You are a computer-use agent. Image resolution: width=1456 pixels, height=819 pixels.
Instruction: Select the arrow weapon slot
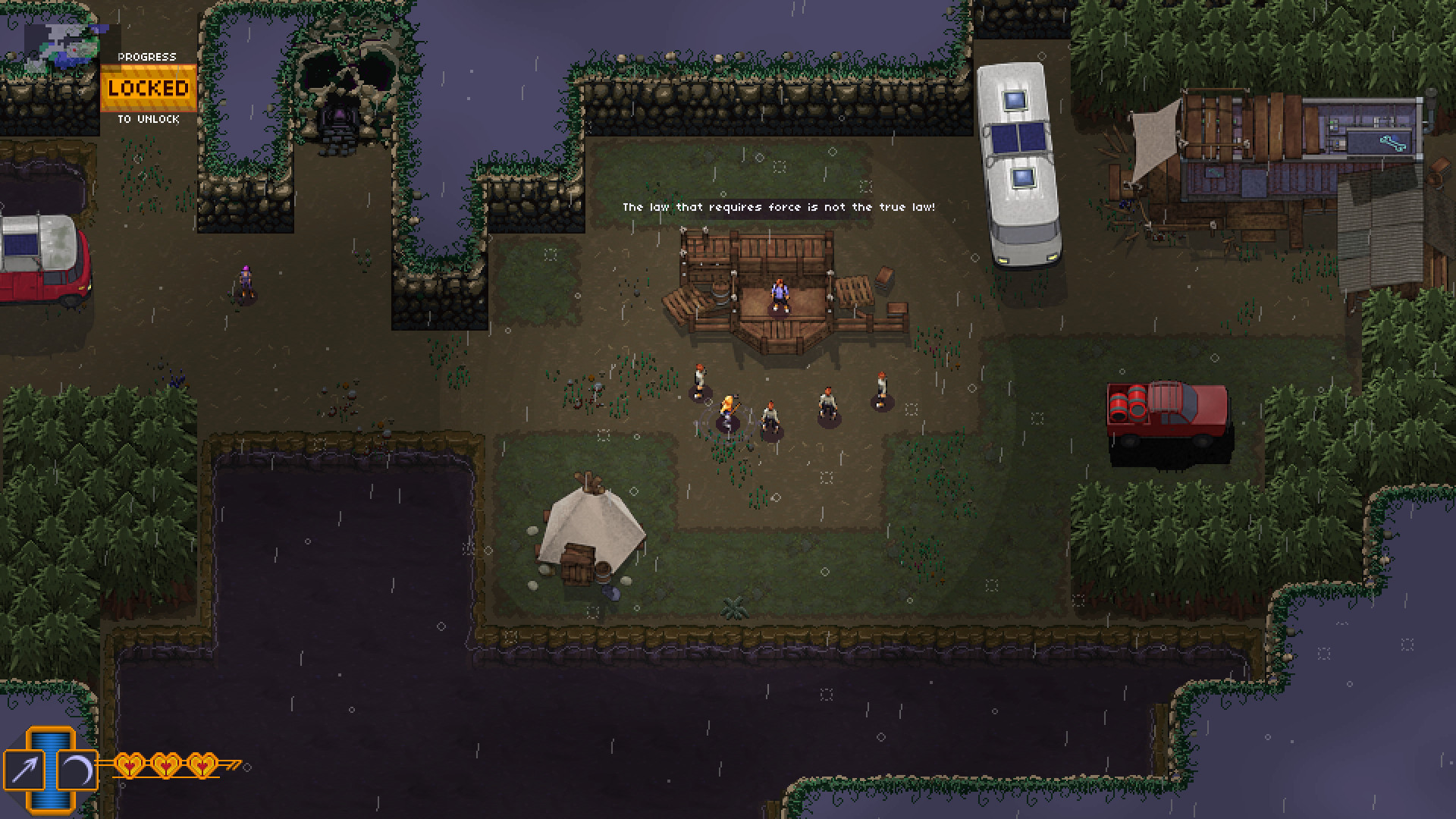click(x=24, y=770)
